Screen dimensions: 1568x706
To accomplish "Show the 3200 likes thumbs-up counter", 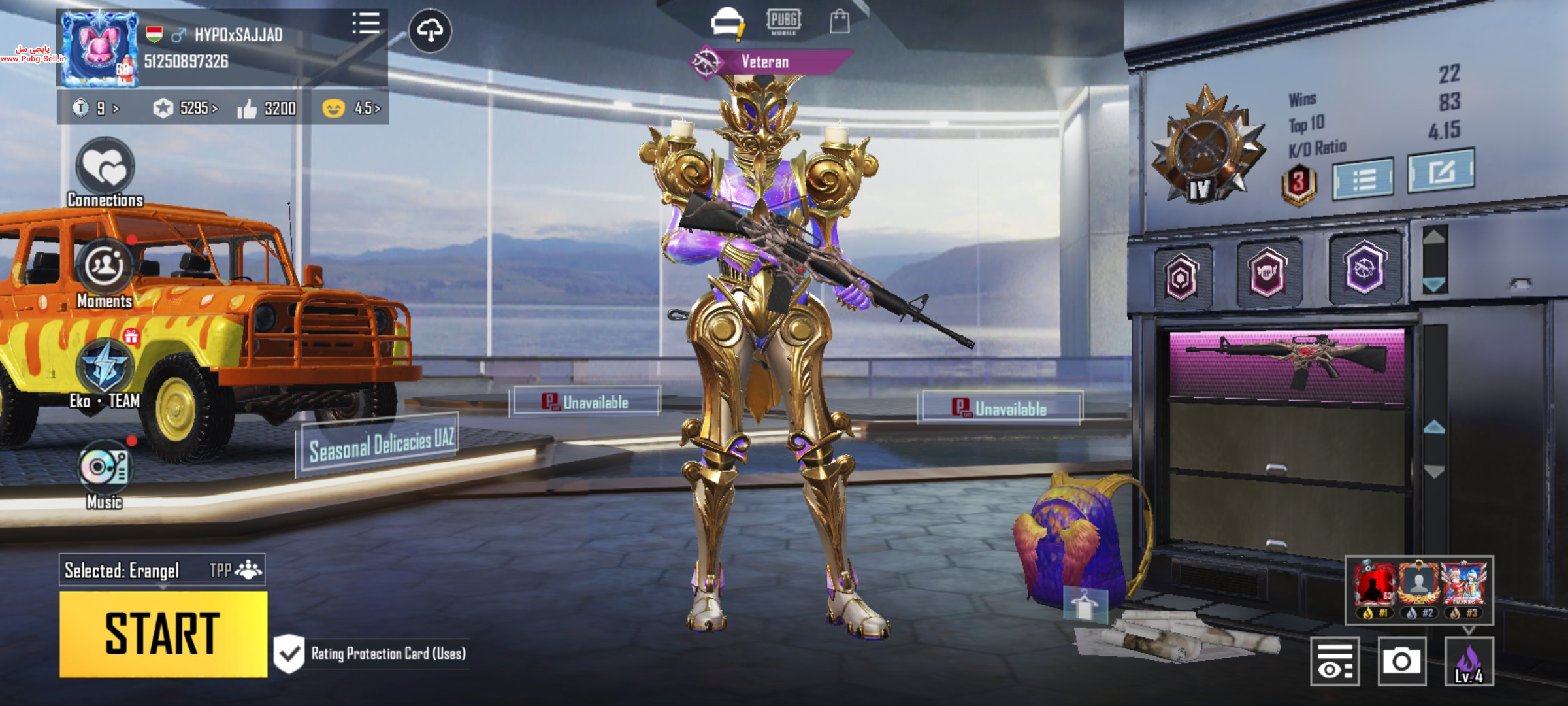I will click(267, 109).
